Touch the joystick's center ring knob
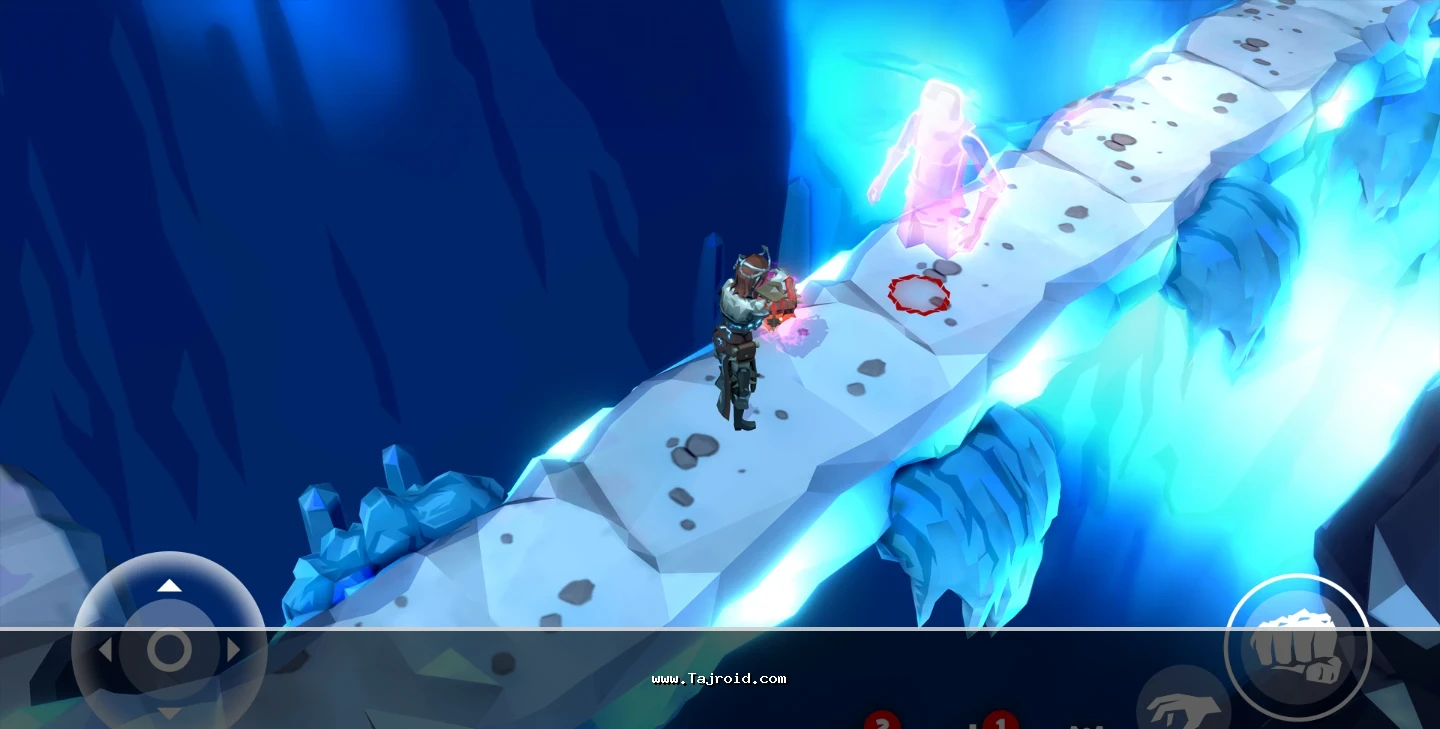 coord(169,650)
